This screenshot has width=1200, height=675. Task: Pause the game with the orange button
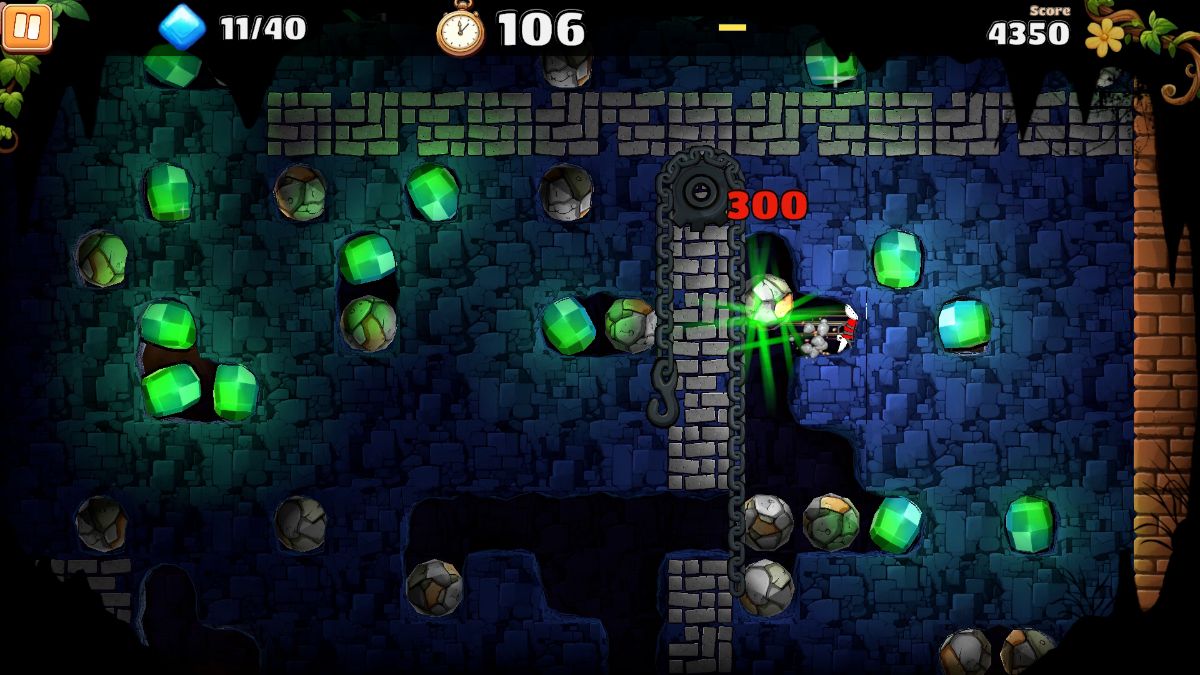click(27, 27)
